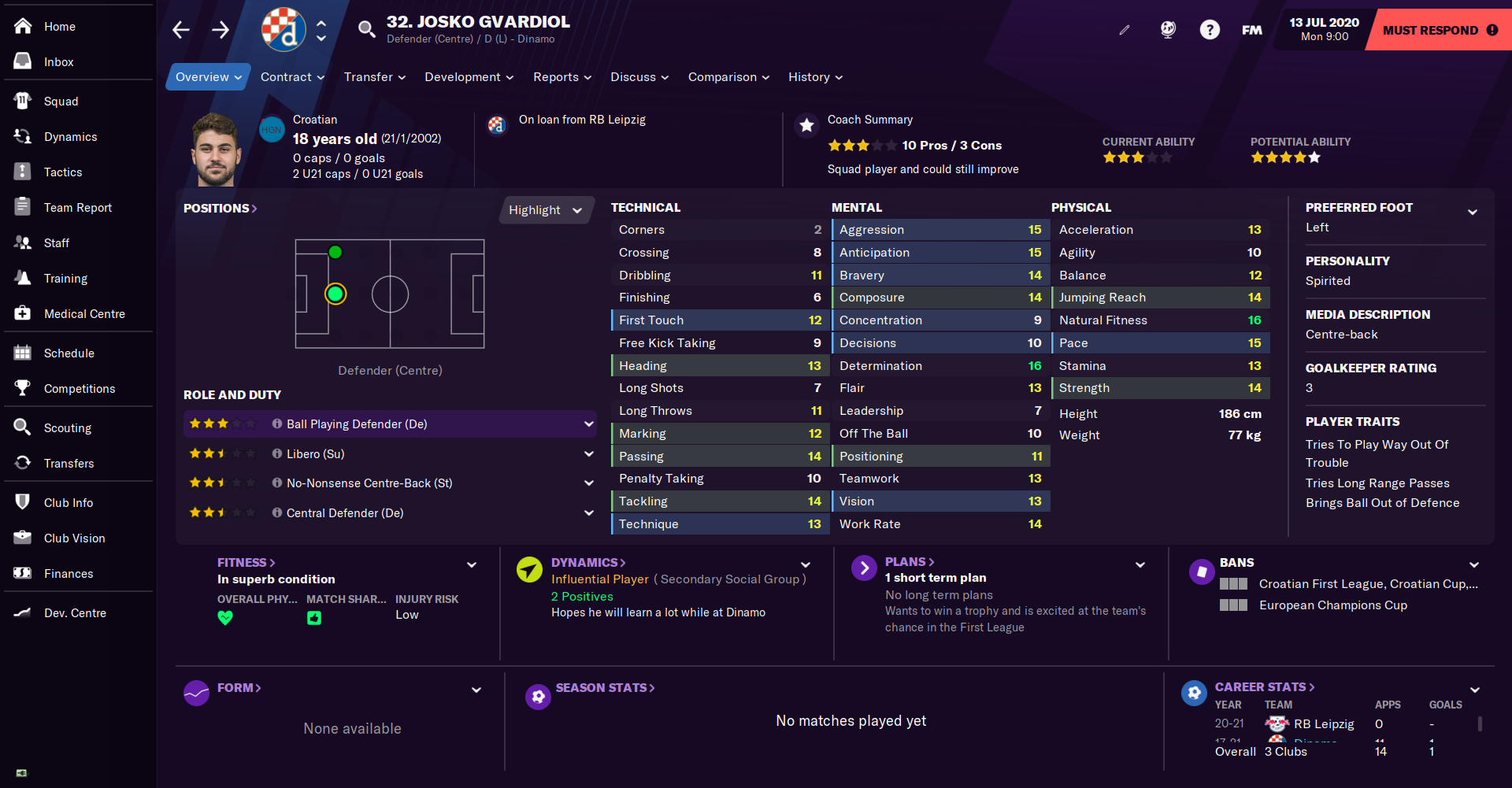Expand the Contract tab menu
1512x788 pixels.
pos(292,77)
